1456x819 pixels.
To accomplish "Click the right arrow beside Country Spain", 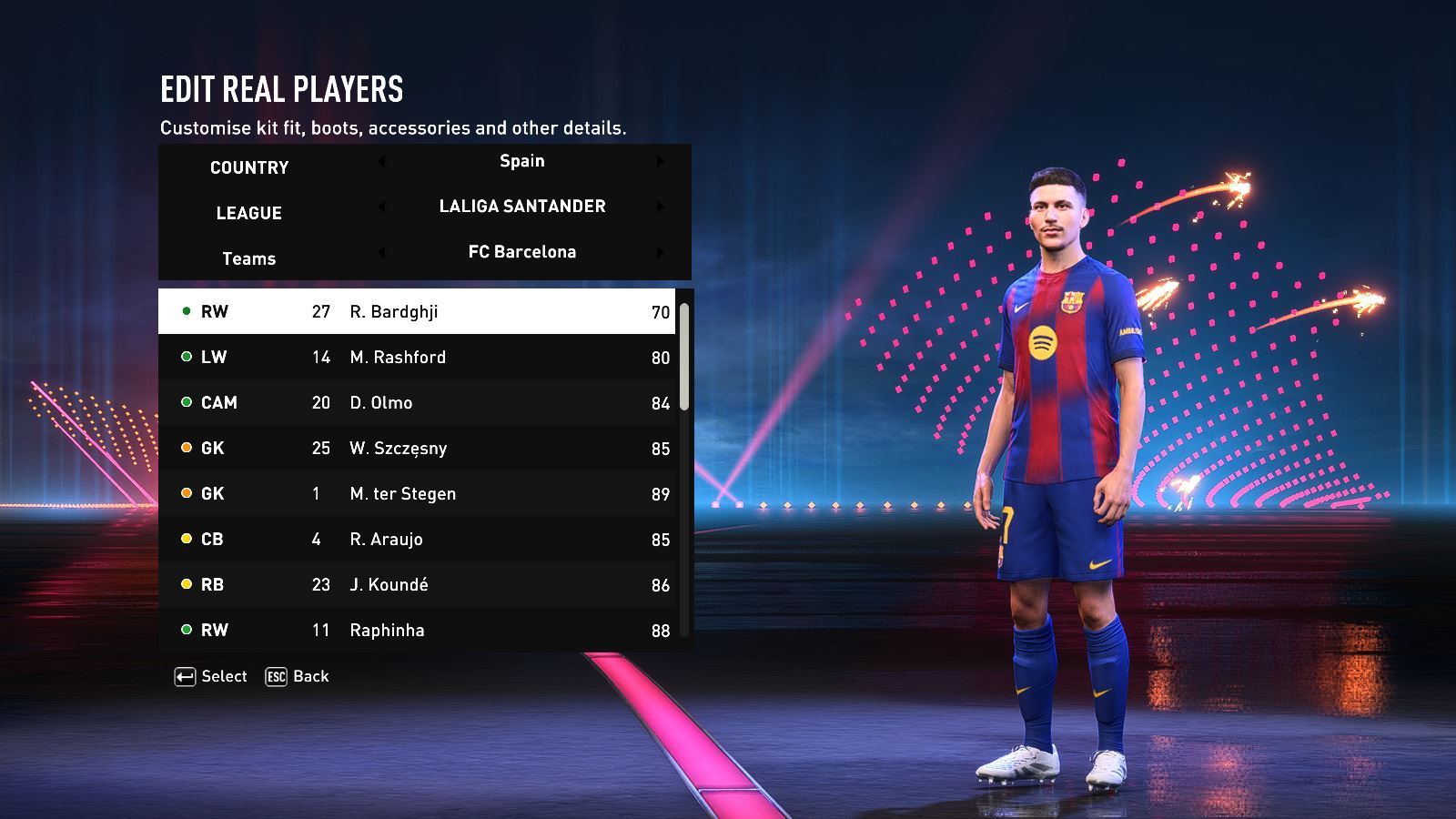I will (661, 161).
